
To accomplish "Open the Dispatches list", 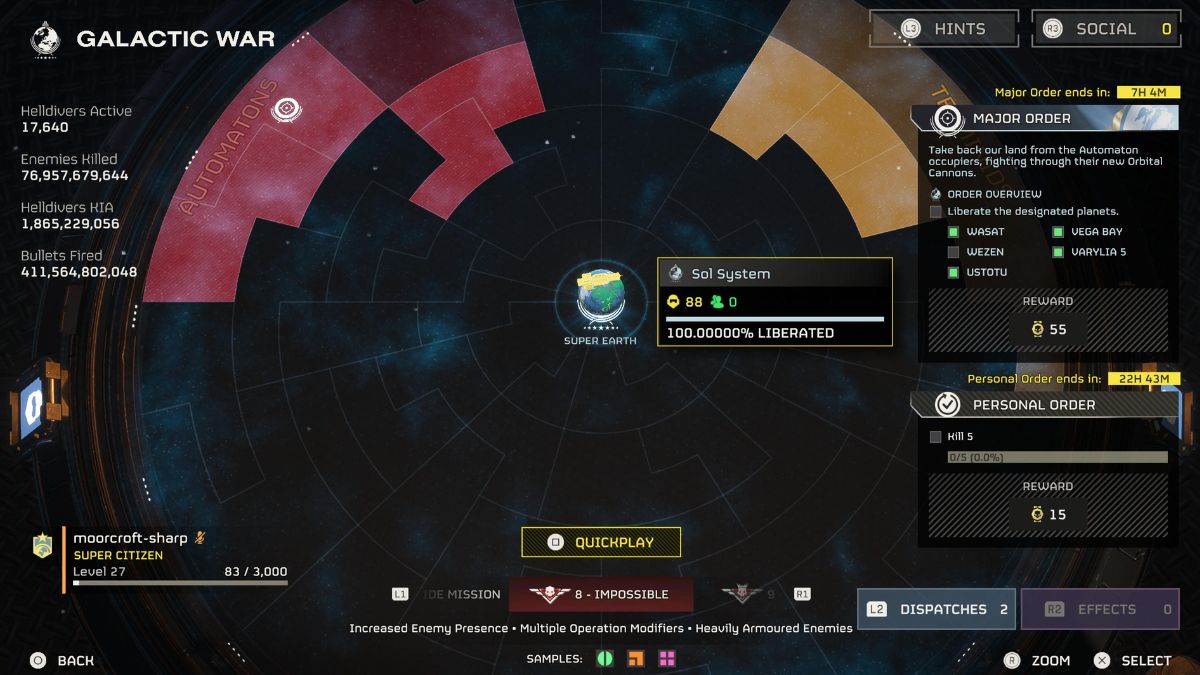I will (935, 609).
